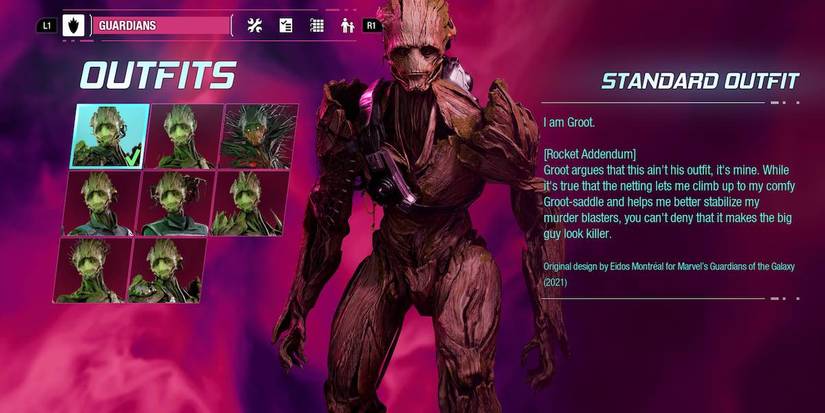
Task: Switch to the wrench and tools tab
Action: [254, 25]
